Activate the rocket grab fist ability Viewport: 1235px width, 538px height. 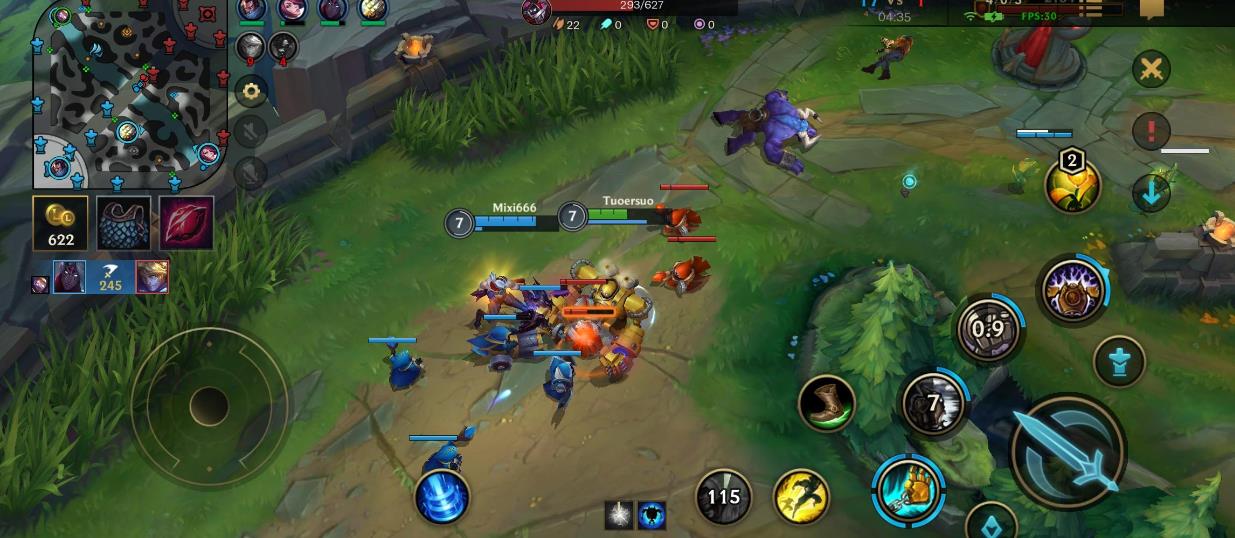click(908, 490)
